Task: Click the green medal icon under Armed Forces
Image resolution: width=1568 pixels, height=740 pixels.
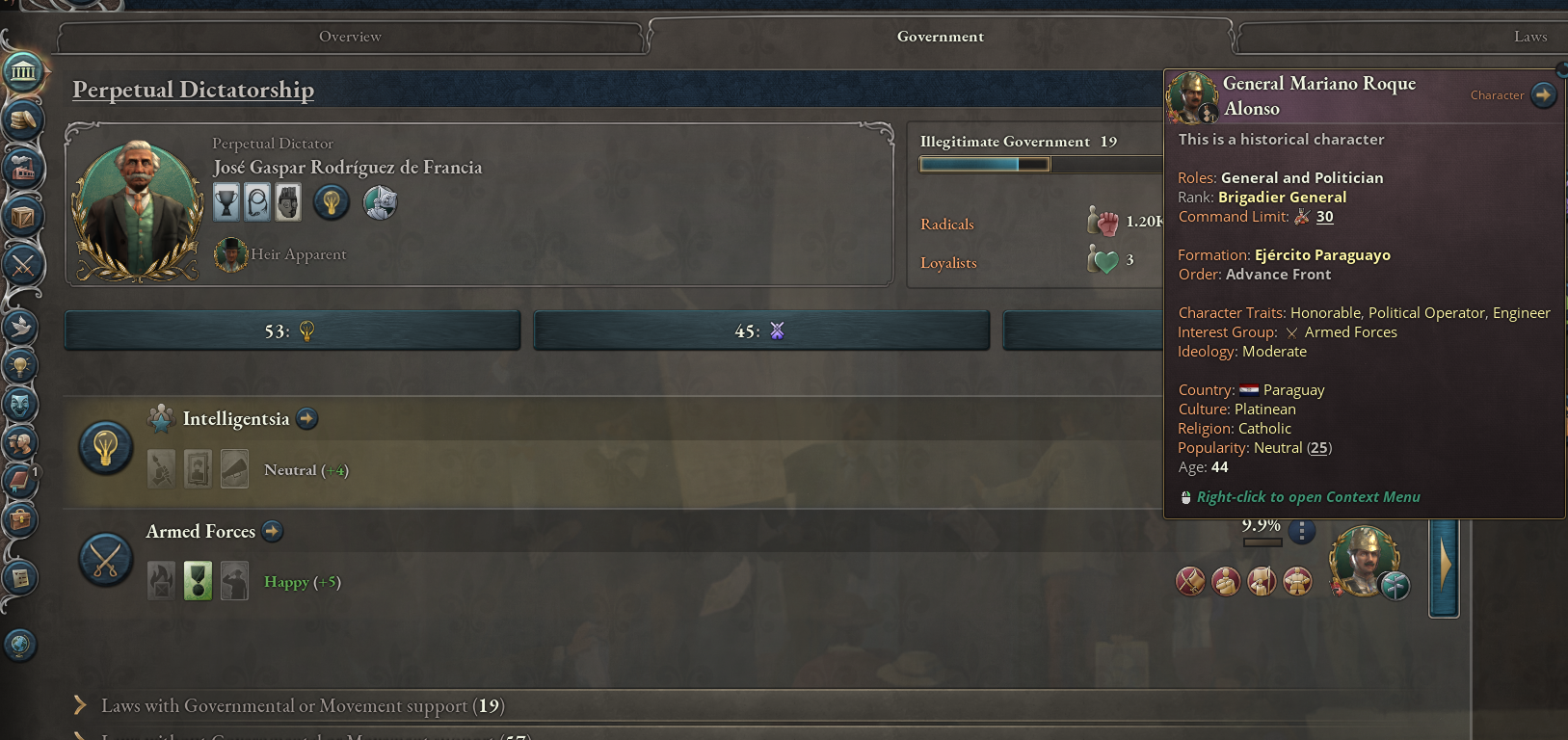Action: pos(198,580)
